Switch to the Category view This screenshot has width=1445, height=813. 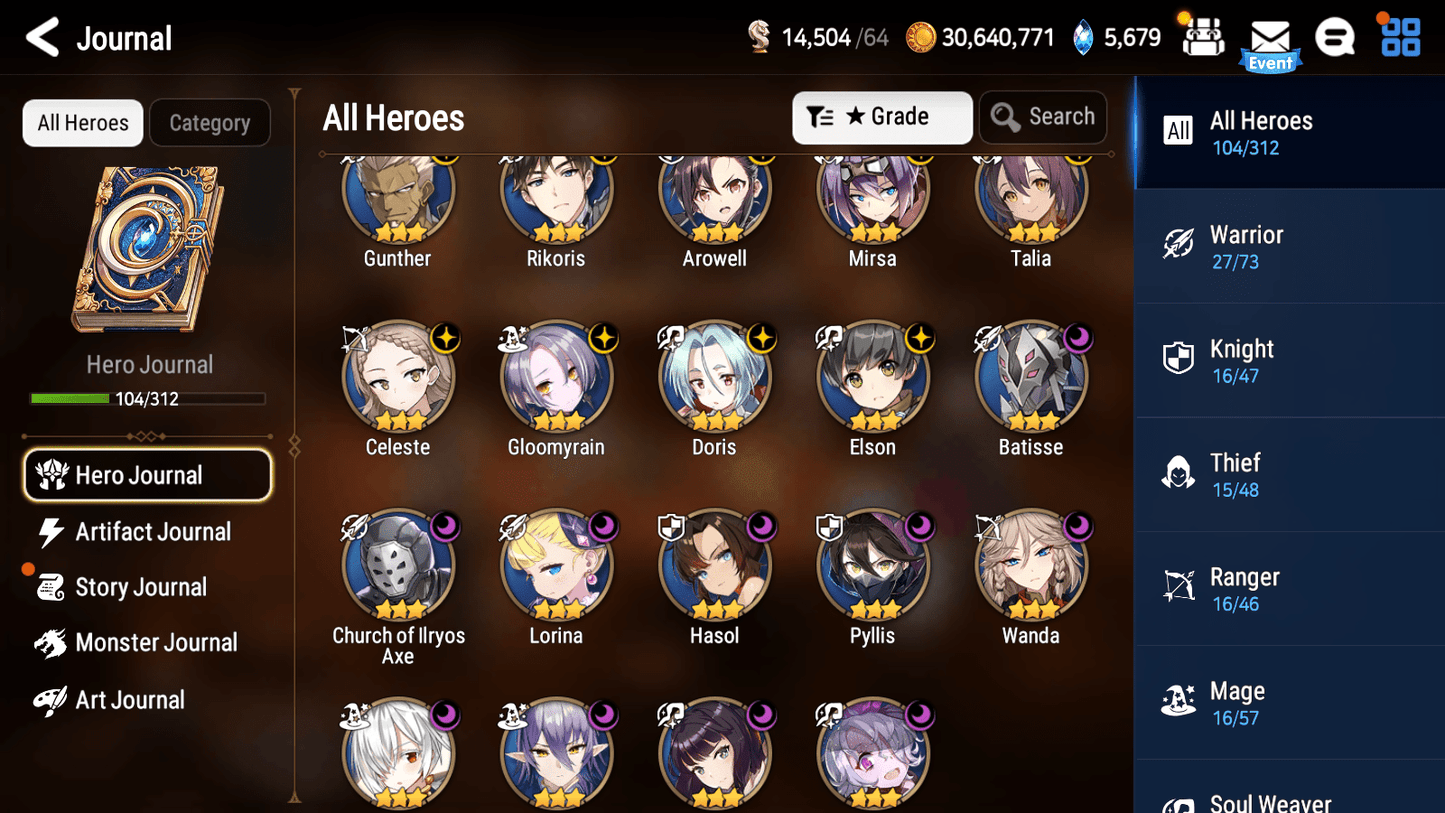coord(210,123)
